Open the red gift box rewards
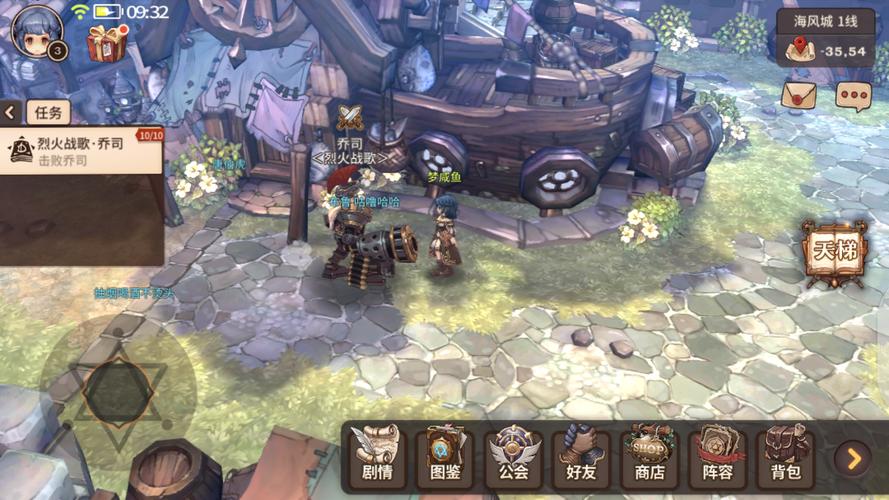Screen dimensions: 889x500 (107, 41)
